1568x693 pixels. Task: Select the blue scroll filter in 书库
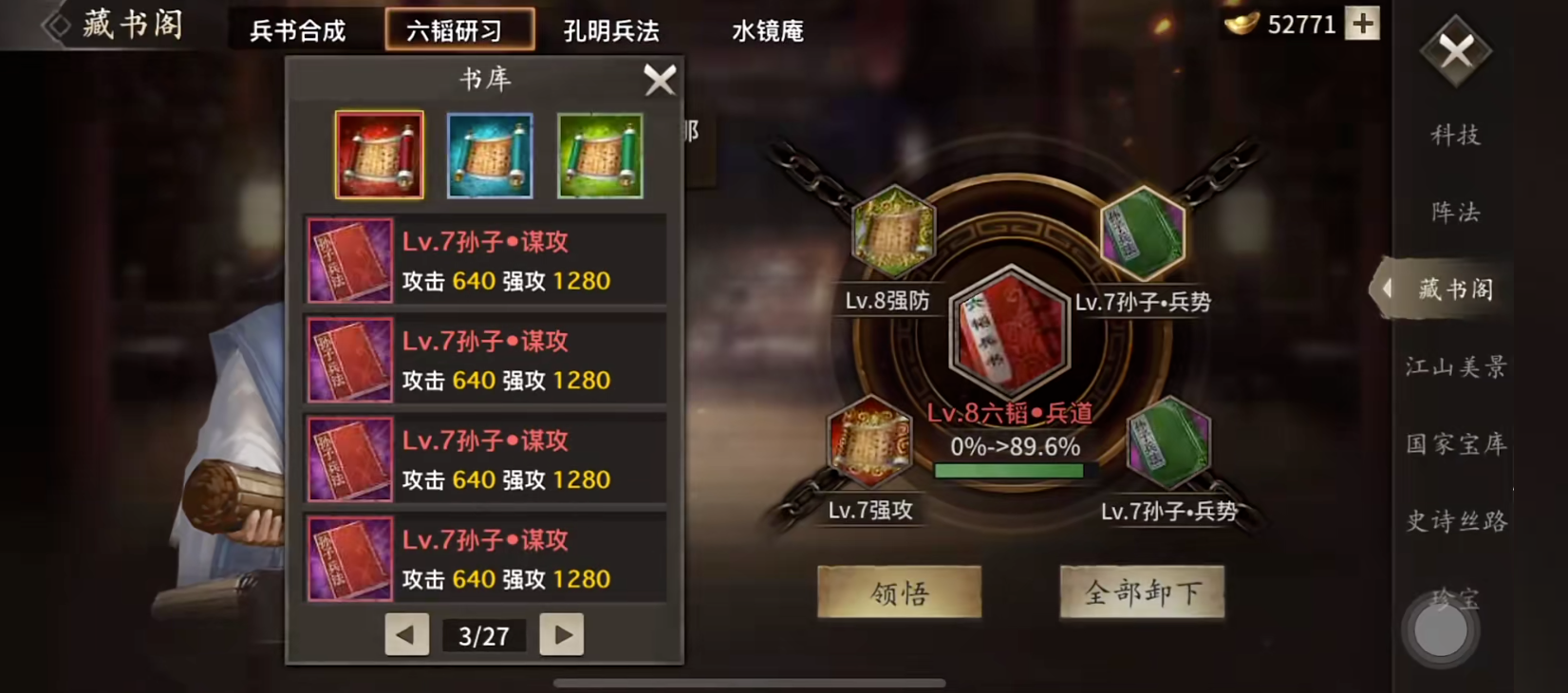(x=489, y=155)
